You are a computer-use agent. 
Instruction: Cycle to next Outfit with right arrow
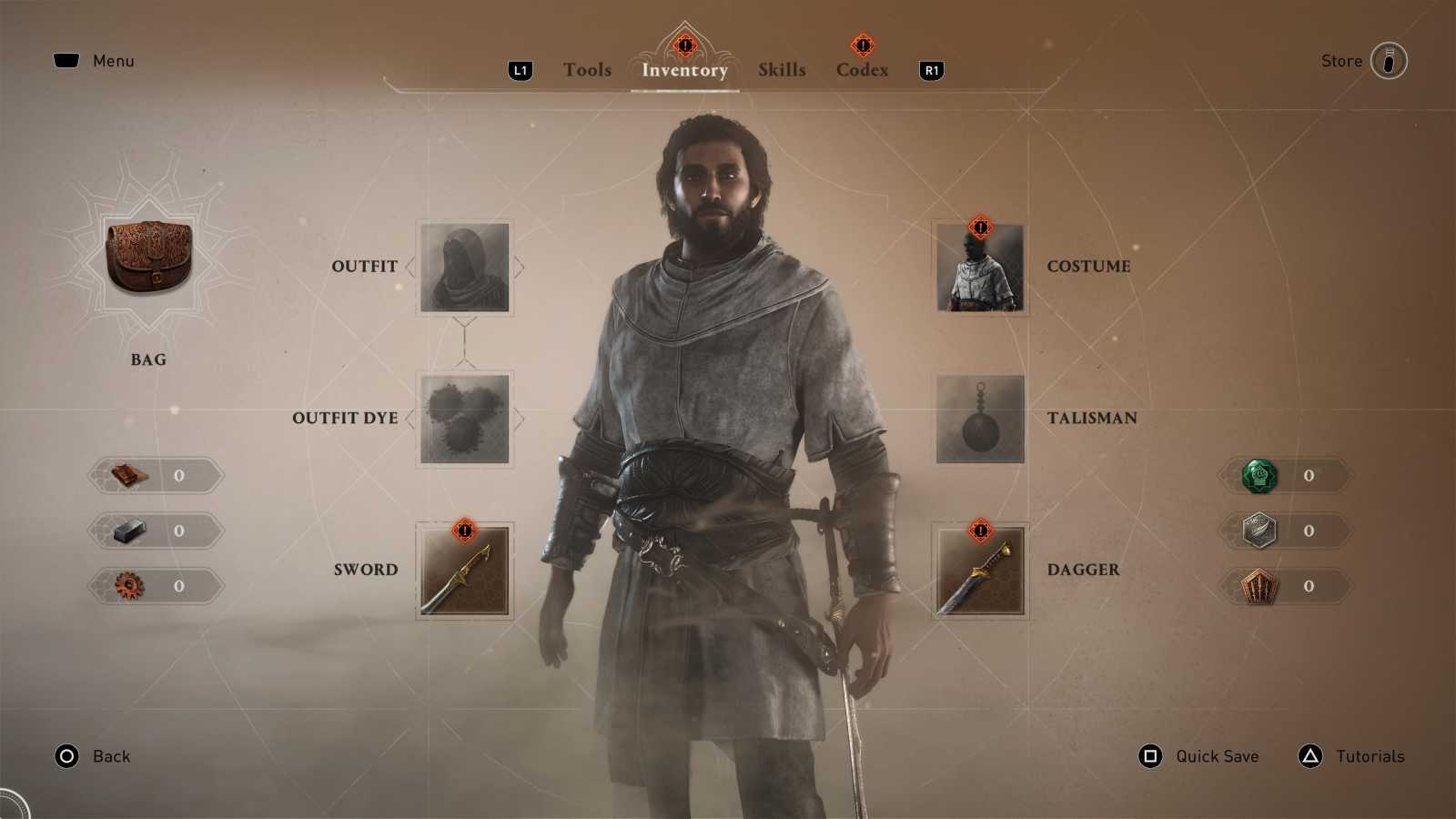517,266
